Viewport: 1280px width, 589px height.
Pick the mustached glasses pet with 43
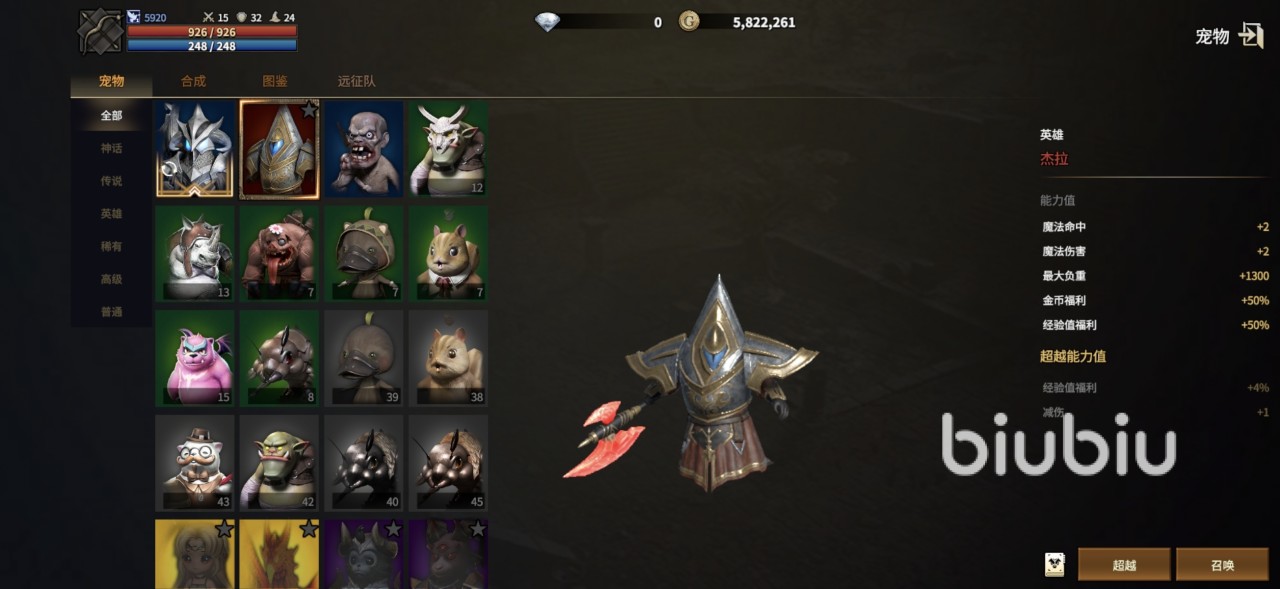coord(195,463)
